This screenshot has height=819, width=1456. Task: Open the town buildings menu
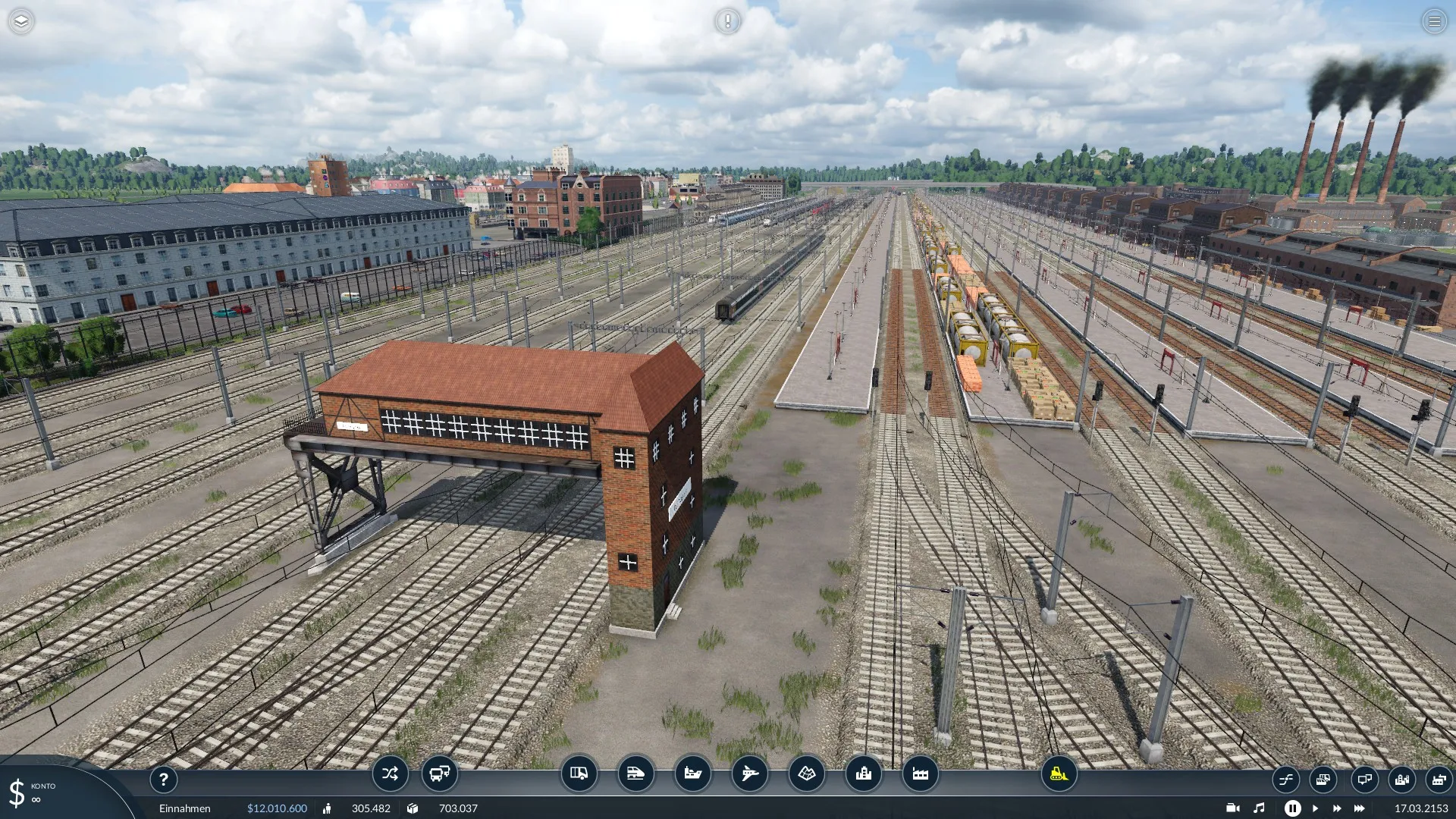pyautogui.click(x=863, y=773)
